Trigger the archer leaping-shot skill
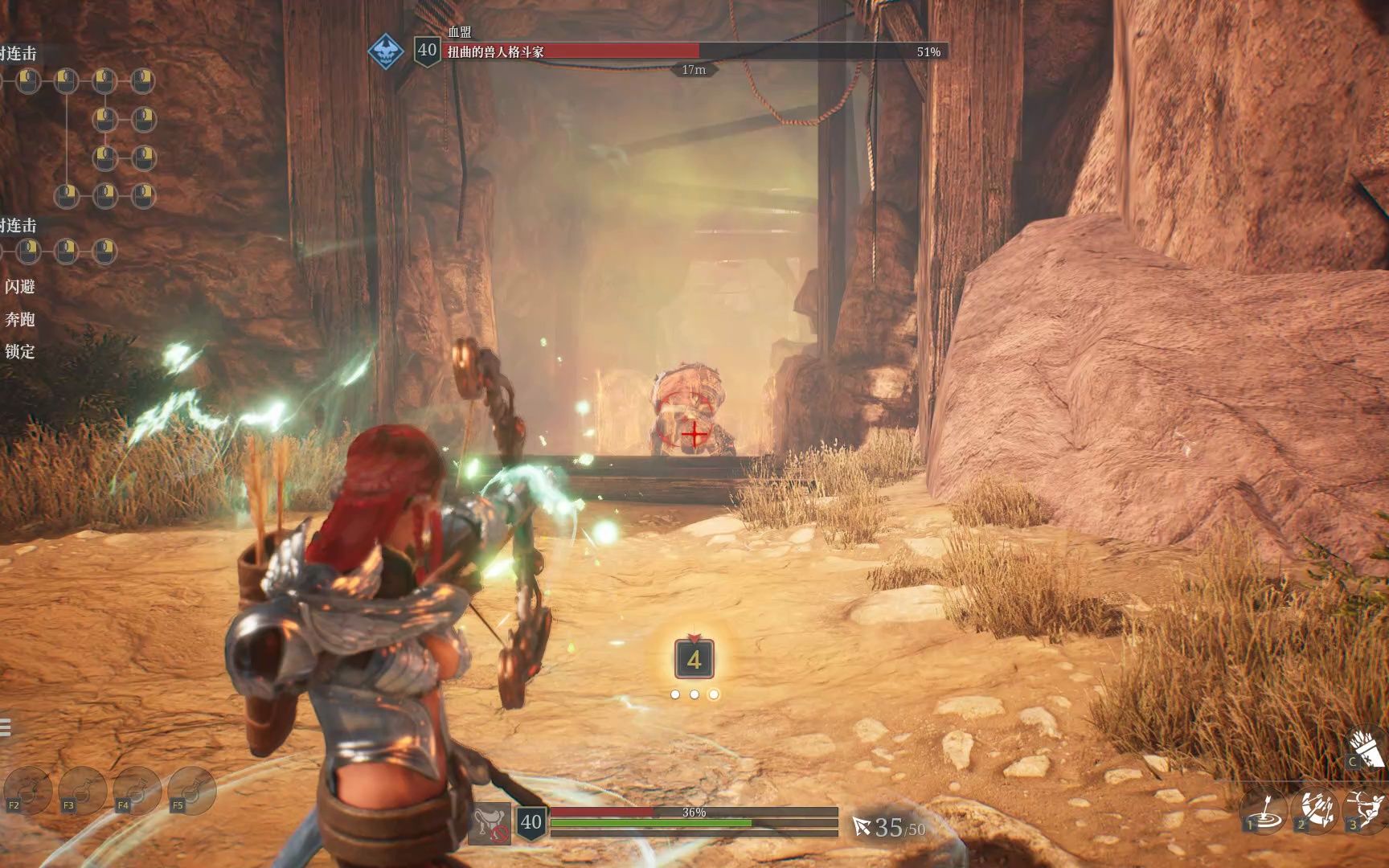This screenshot has width=1389, height=868. (1366, 809)
